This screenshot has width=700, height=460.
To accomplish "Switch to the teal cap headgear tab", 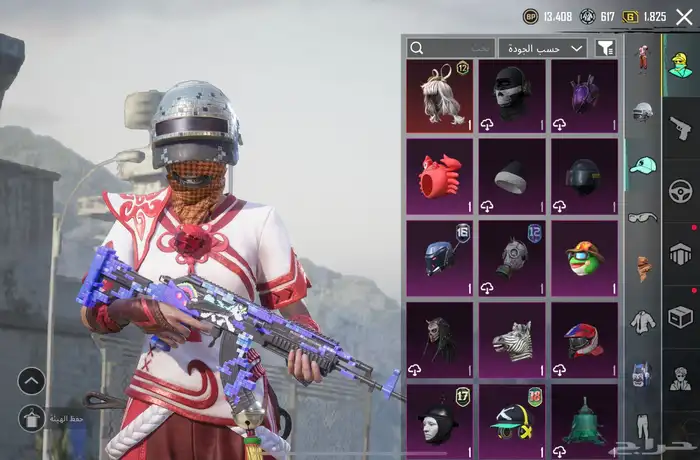I will tap(643, 165).
